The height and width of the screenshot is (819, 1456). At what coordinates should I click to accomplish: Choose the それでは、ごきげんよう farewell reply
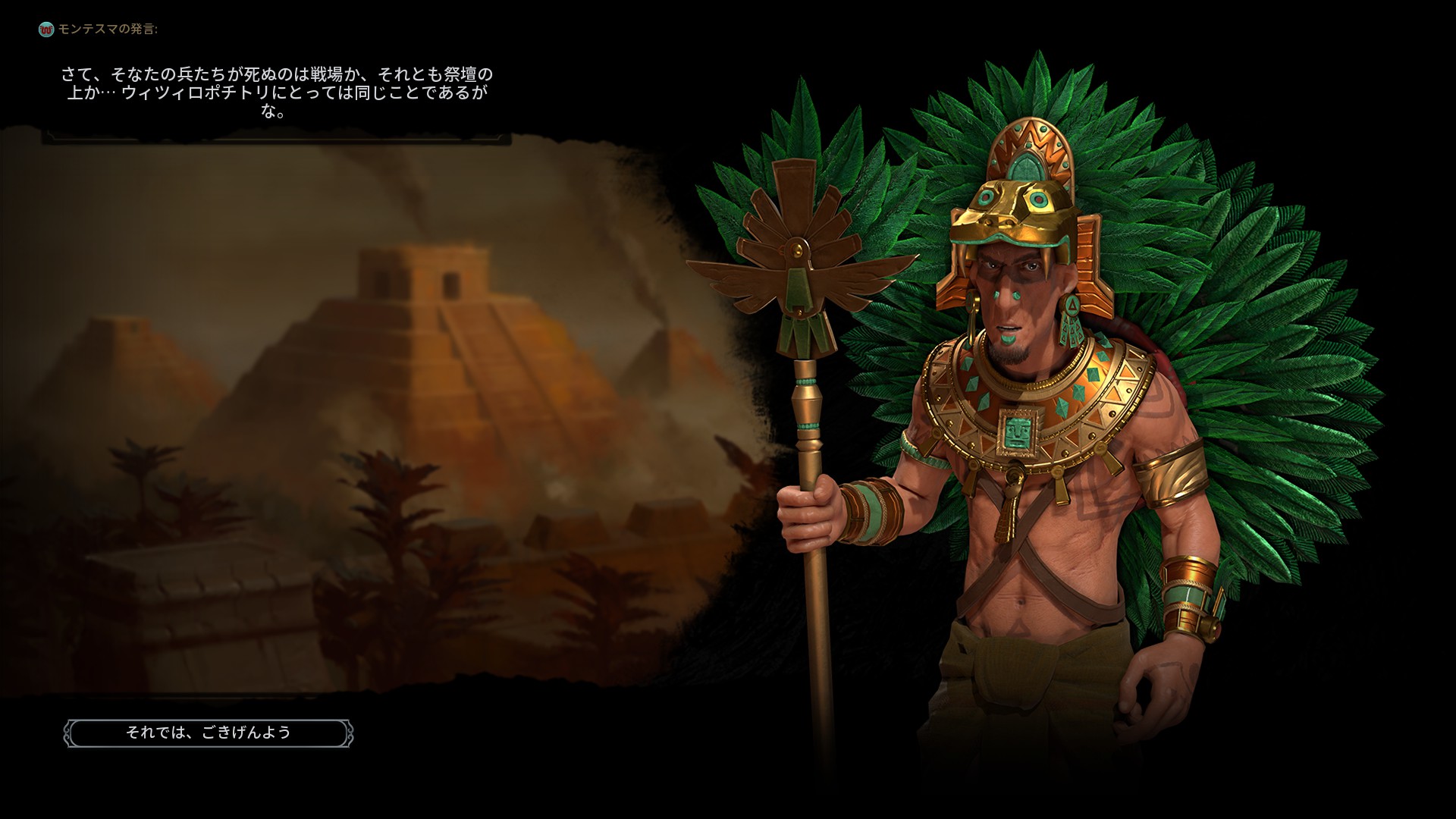pyautogui.click(x=209, y=733)
